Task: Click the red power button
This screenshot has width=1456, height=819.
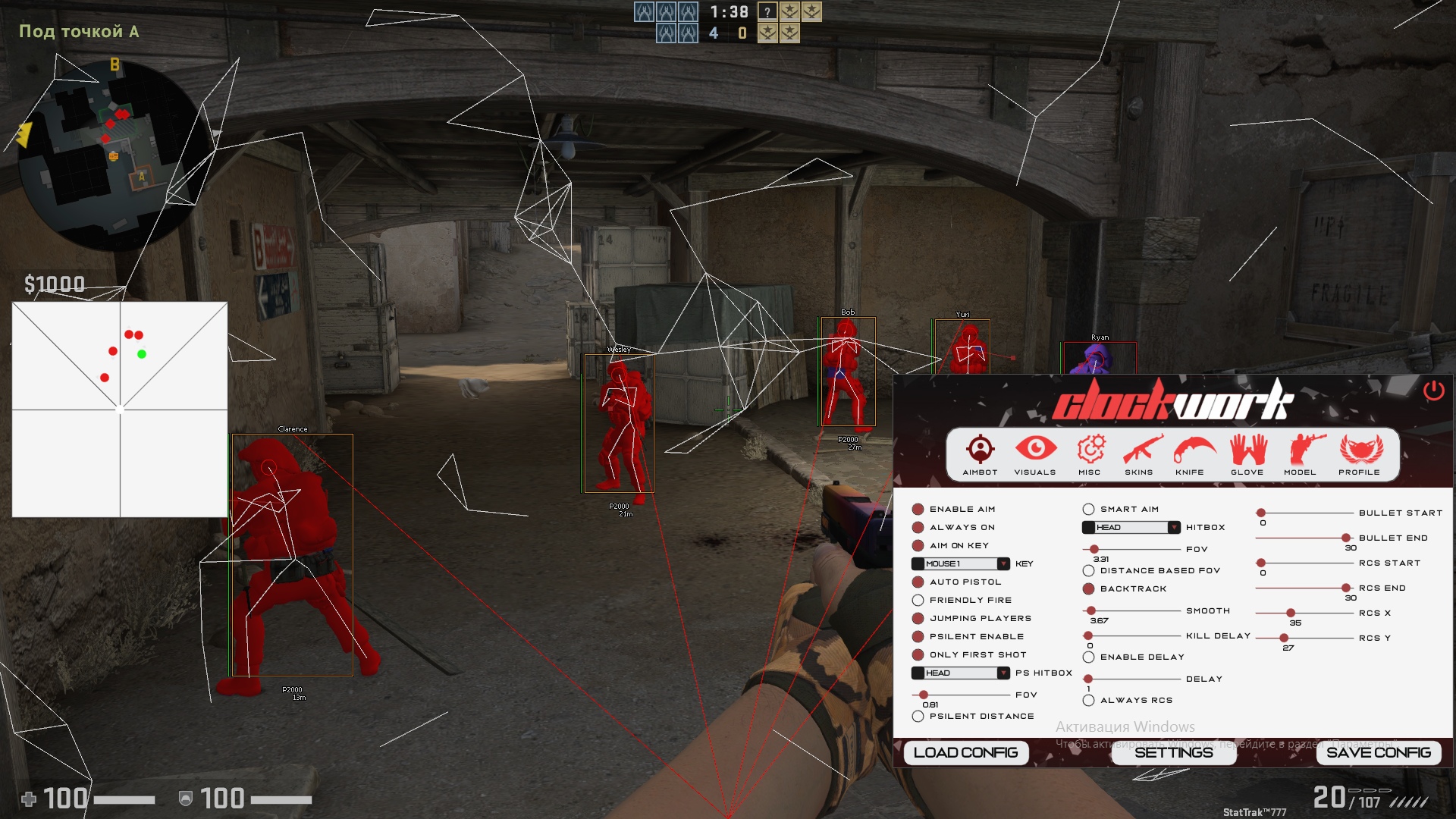Action: point(1433,391)
